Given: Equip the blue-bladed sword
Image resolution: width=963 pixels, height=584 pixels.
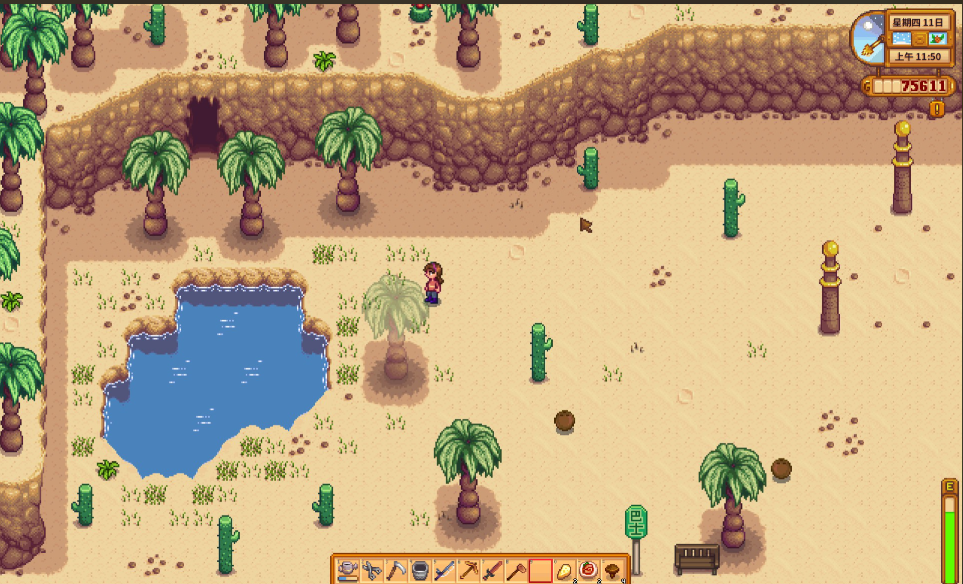Looking at the screenshot, I should (444, 571).
